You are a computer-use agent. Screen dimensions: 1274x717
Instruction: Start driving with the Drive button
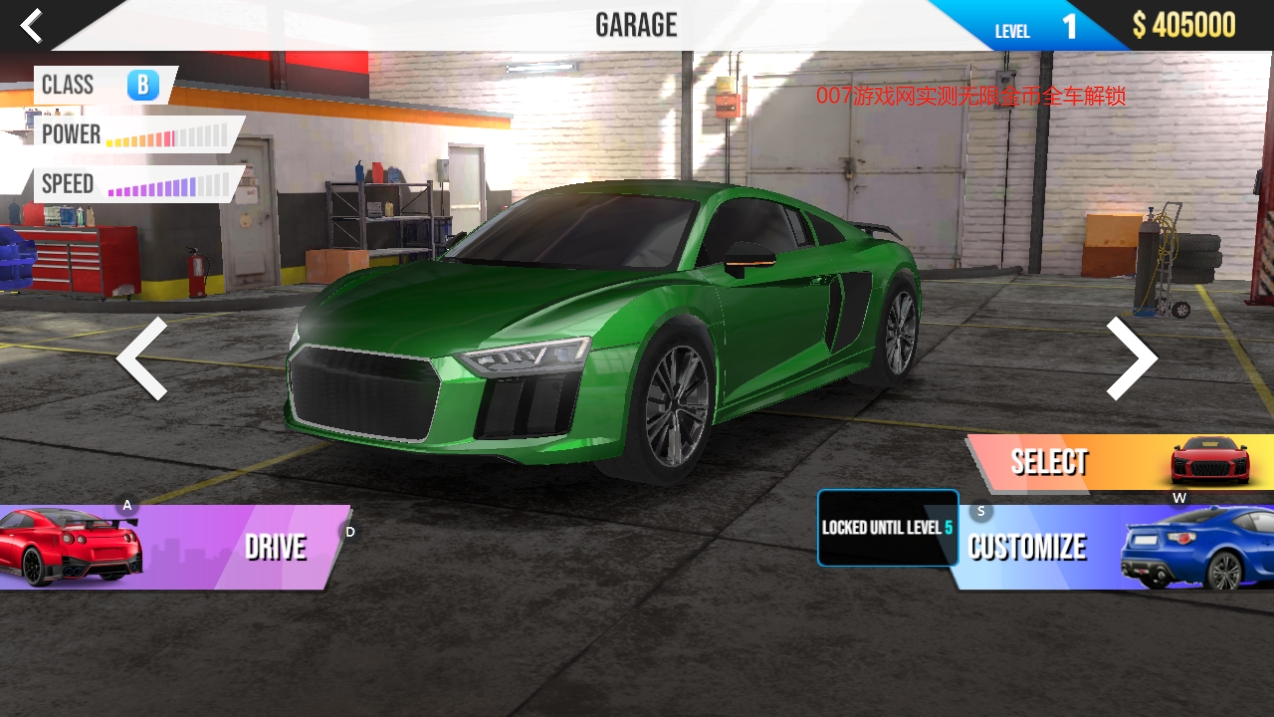pos(180,547)
